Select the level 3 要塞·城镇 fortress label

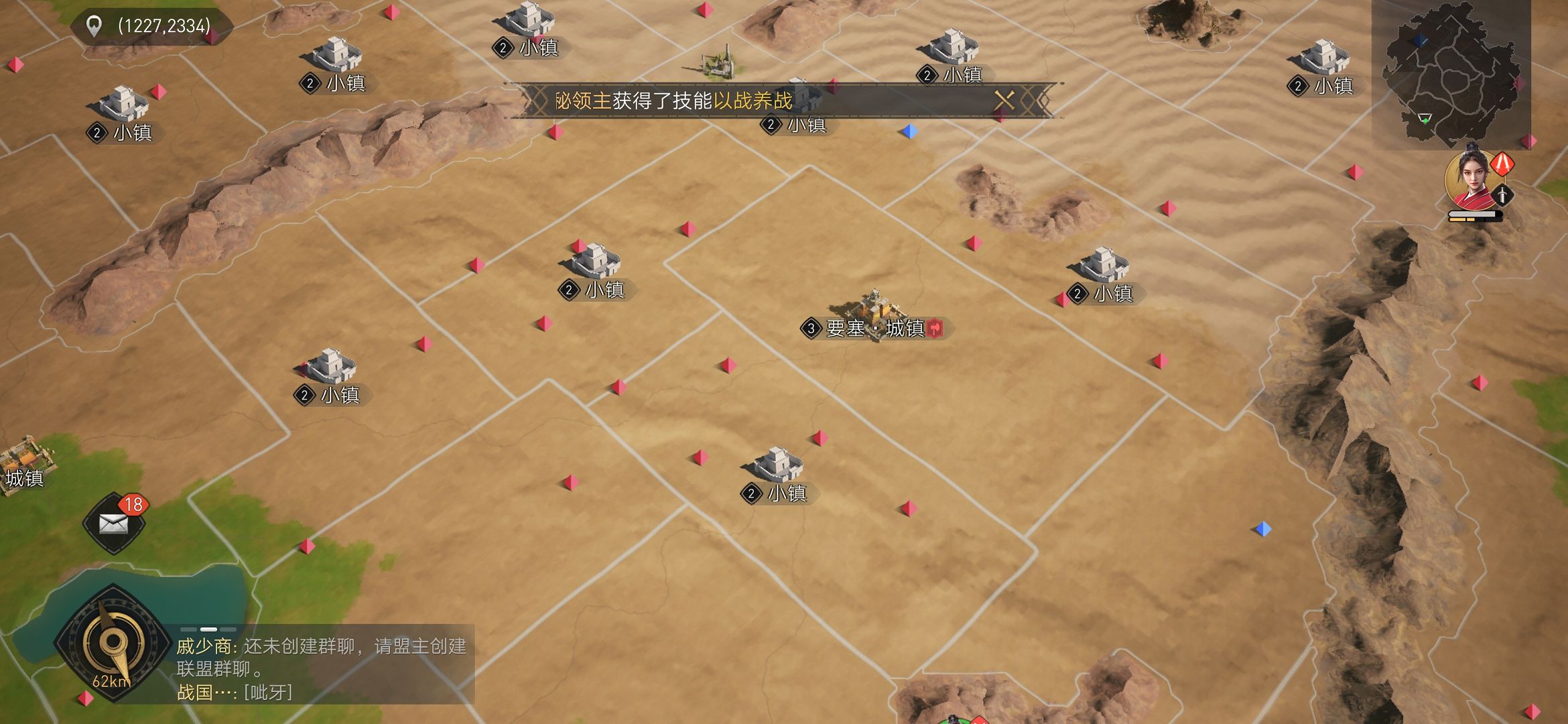(x=872, y=328)
